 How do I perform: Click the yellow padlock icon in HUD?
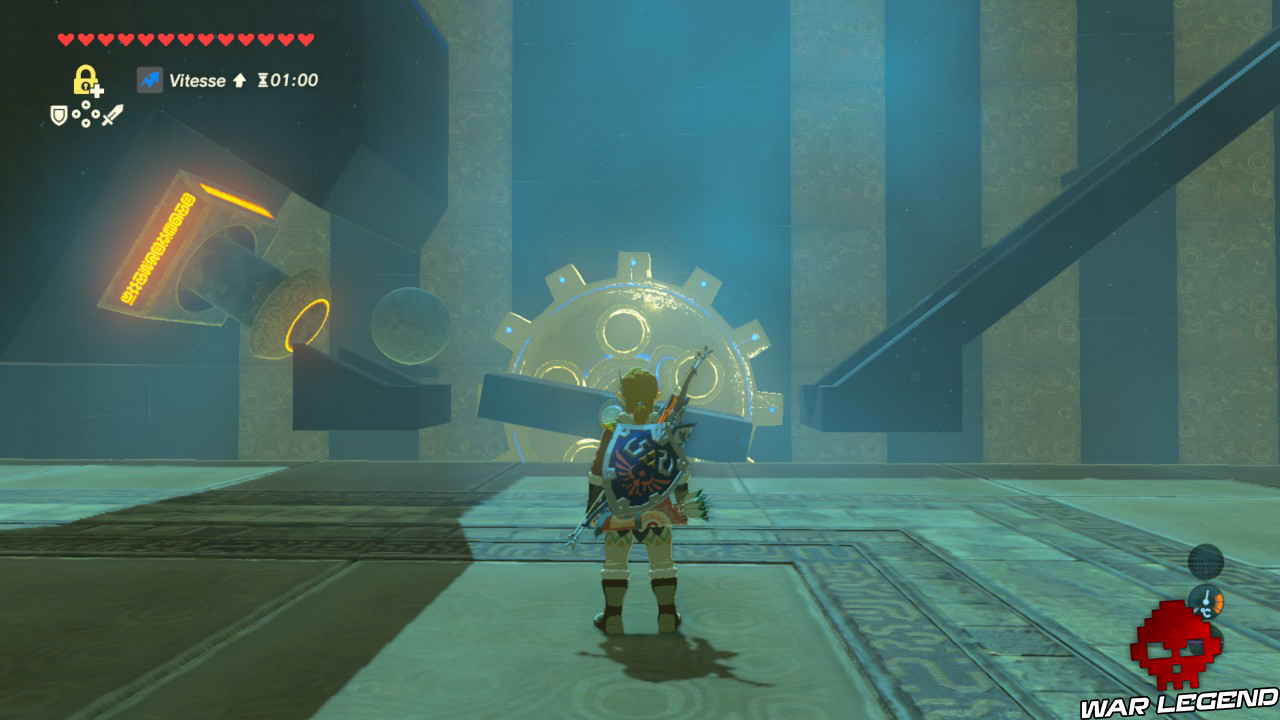coord(86,78)
